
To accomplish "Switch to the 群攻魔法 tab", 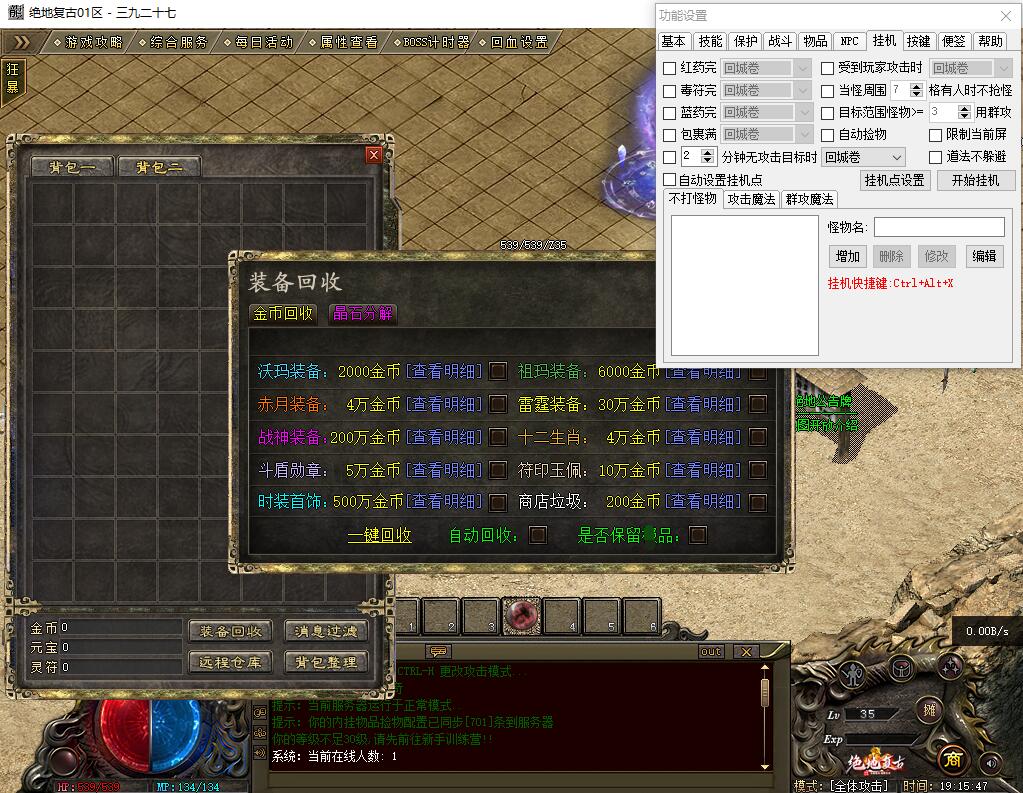I will tap(809, 199).
